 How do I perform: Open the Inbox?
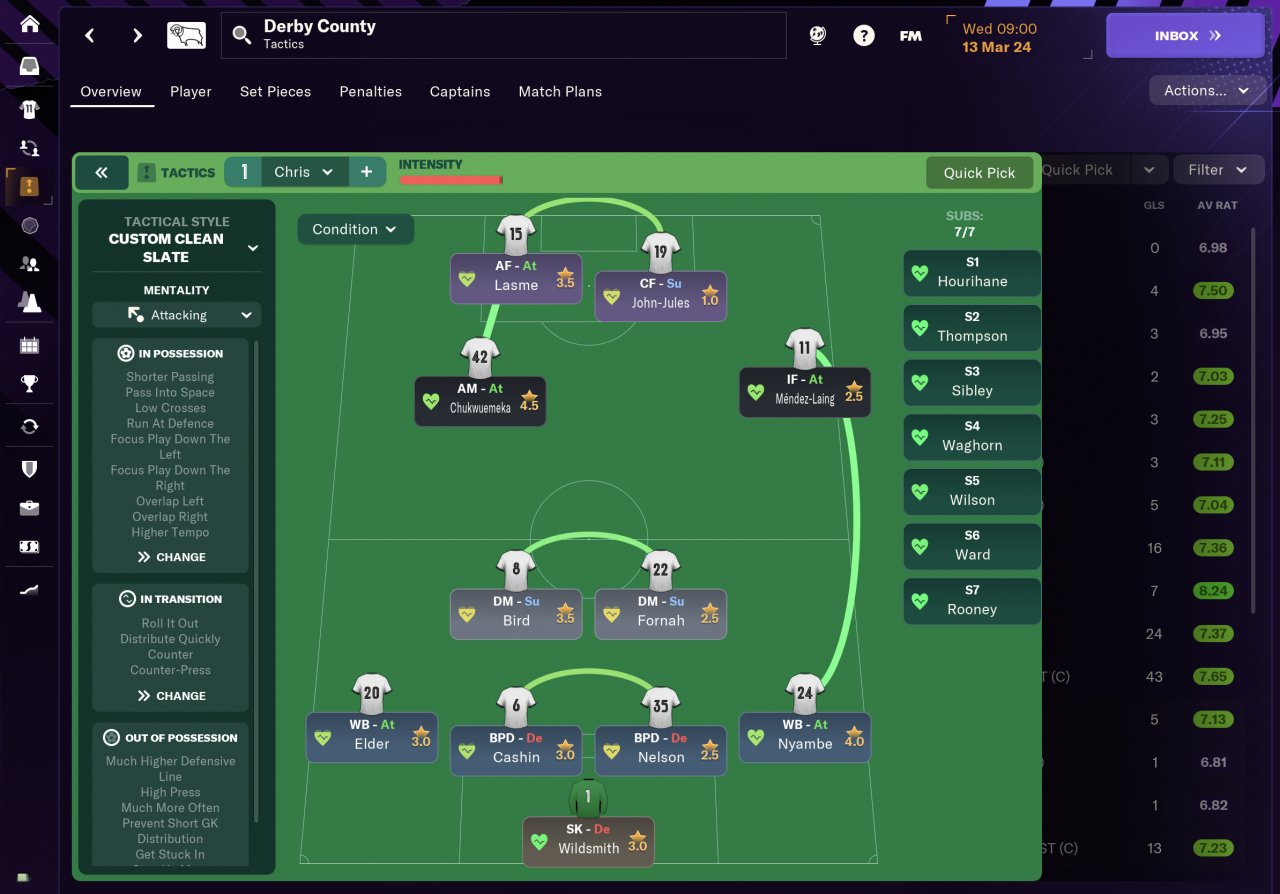(1185, 36)
